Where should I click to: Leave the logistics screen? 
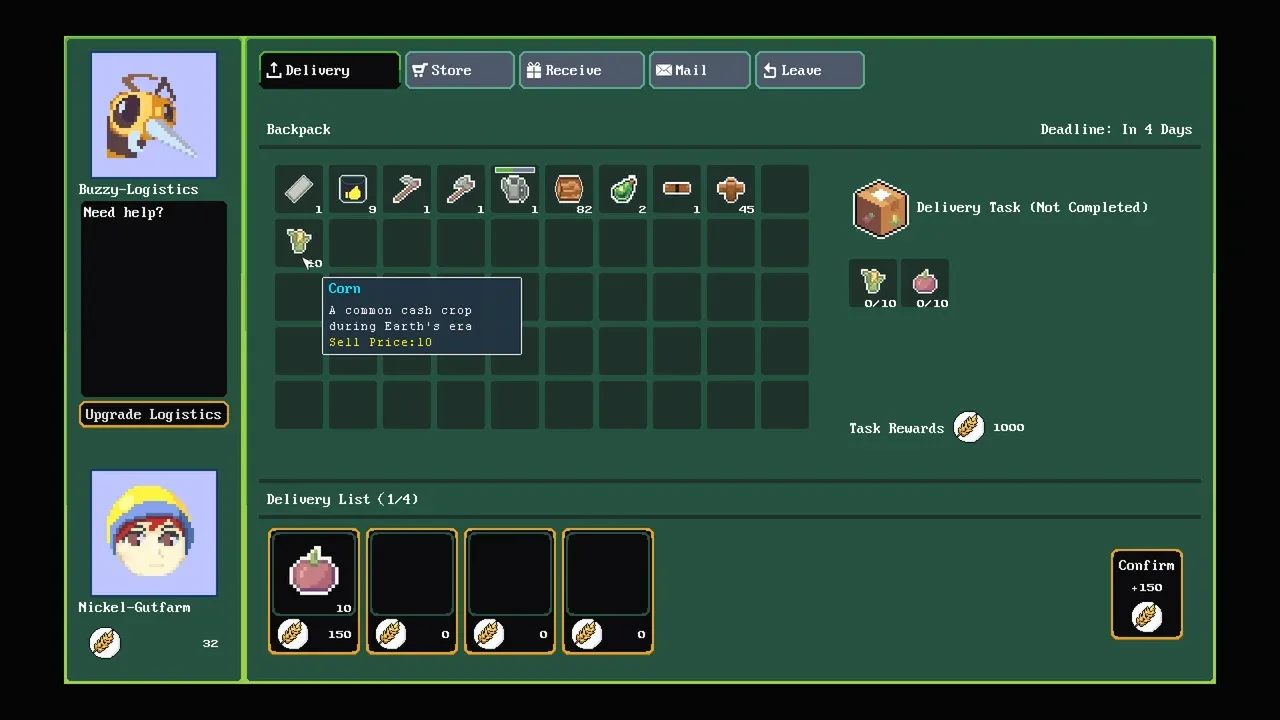(809, 70)
